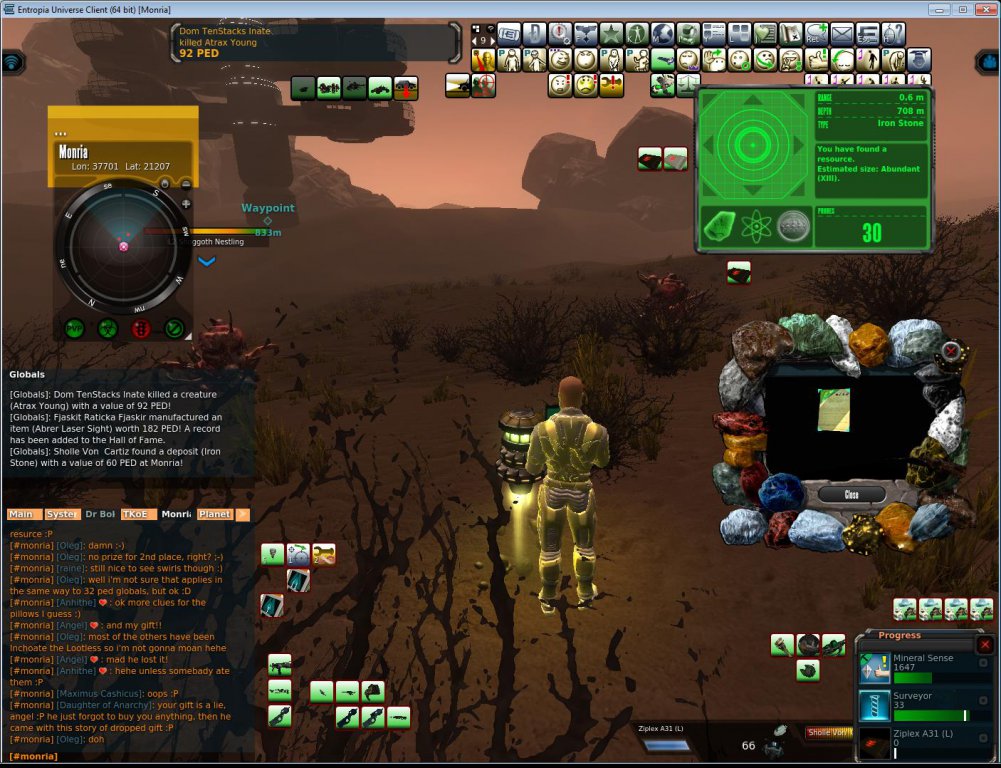
Task: Close the Progress skill panel
Action: coord(984,645)
